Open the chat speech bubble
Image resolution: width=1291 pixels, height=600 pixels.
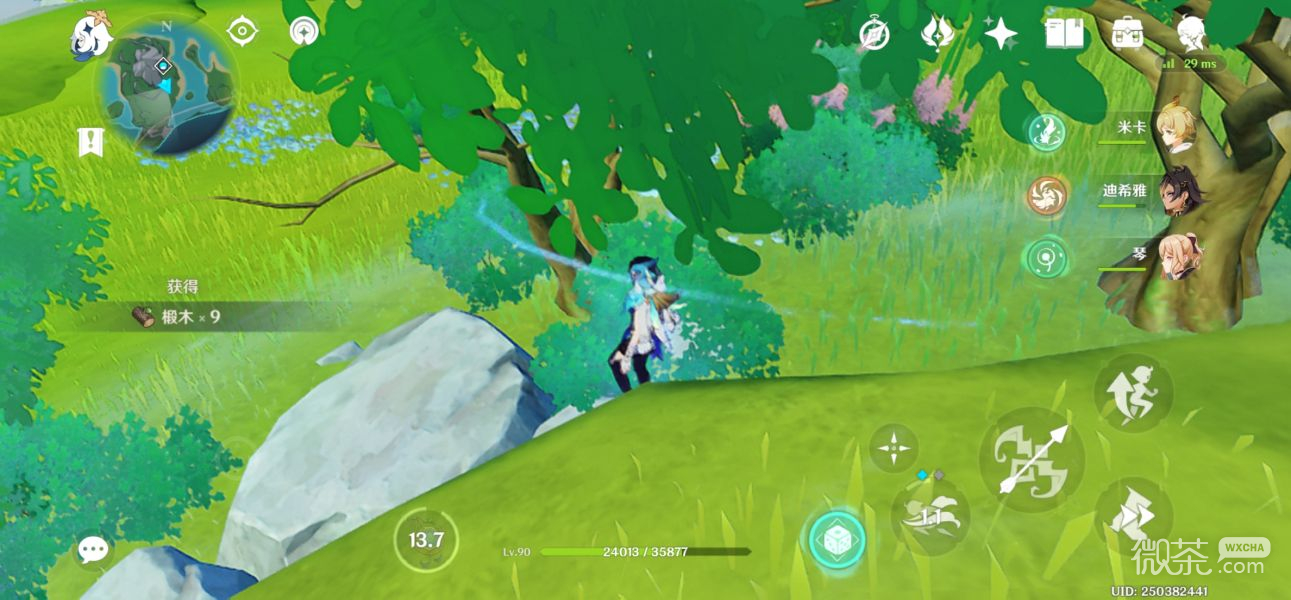pos(93,548)
